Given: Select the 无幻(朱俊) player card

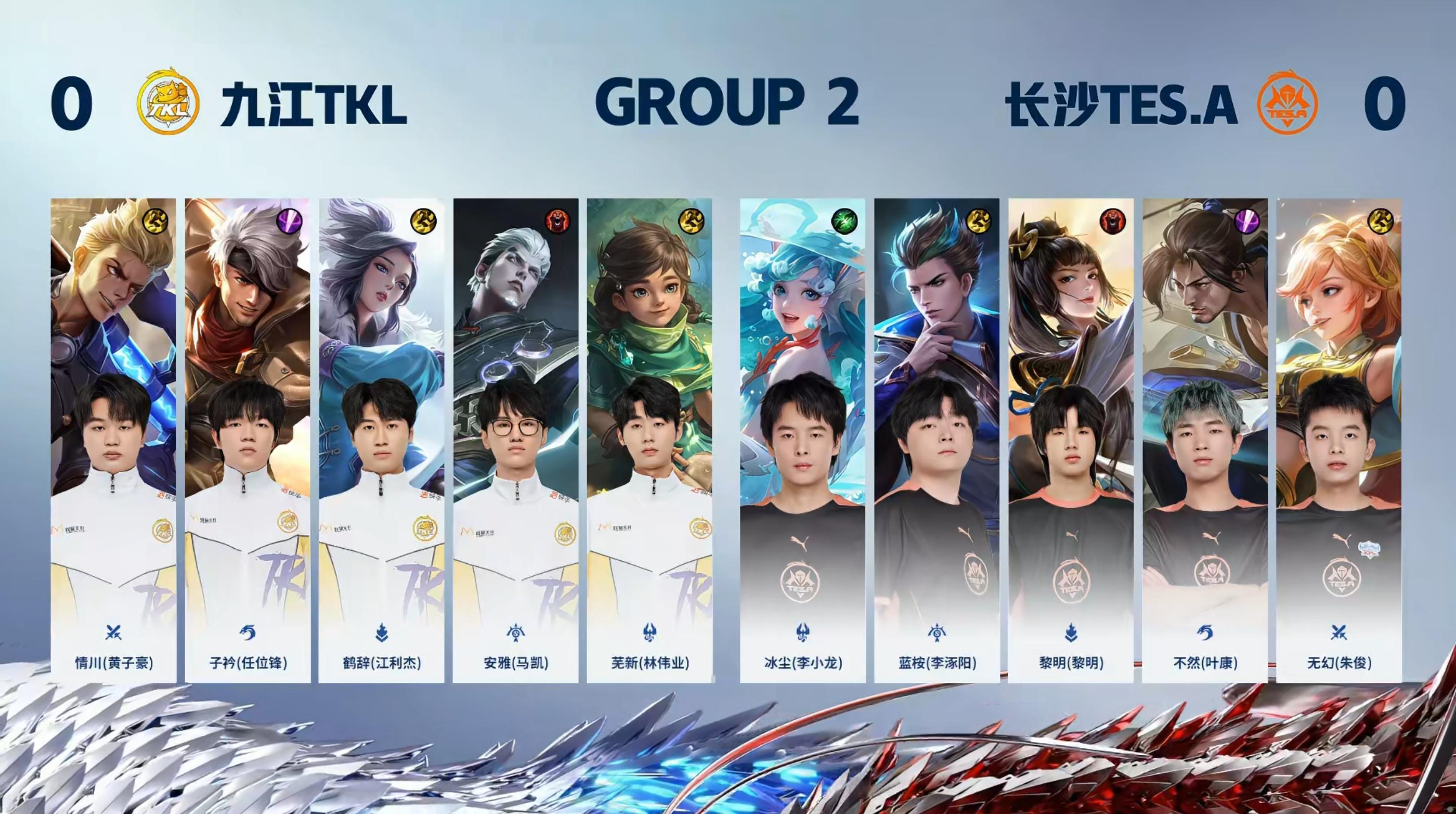Looking at the screenshot, I should (x=1338, y=440).
